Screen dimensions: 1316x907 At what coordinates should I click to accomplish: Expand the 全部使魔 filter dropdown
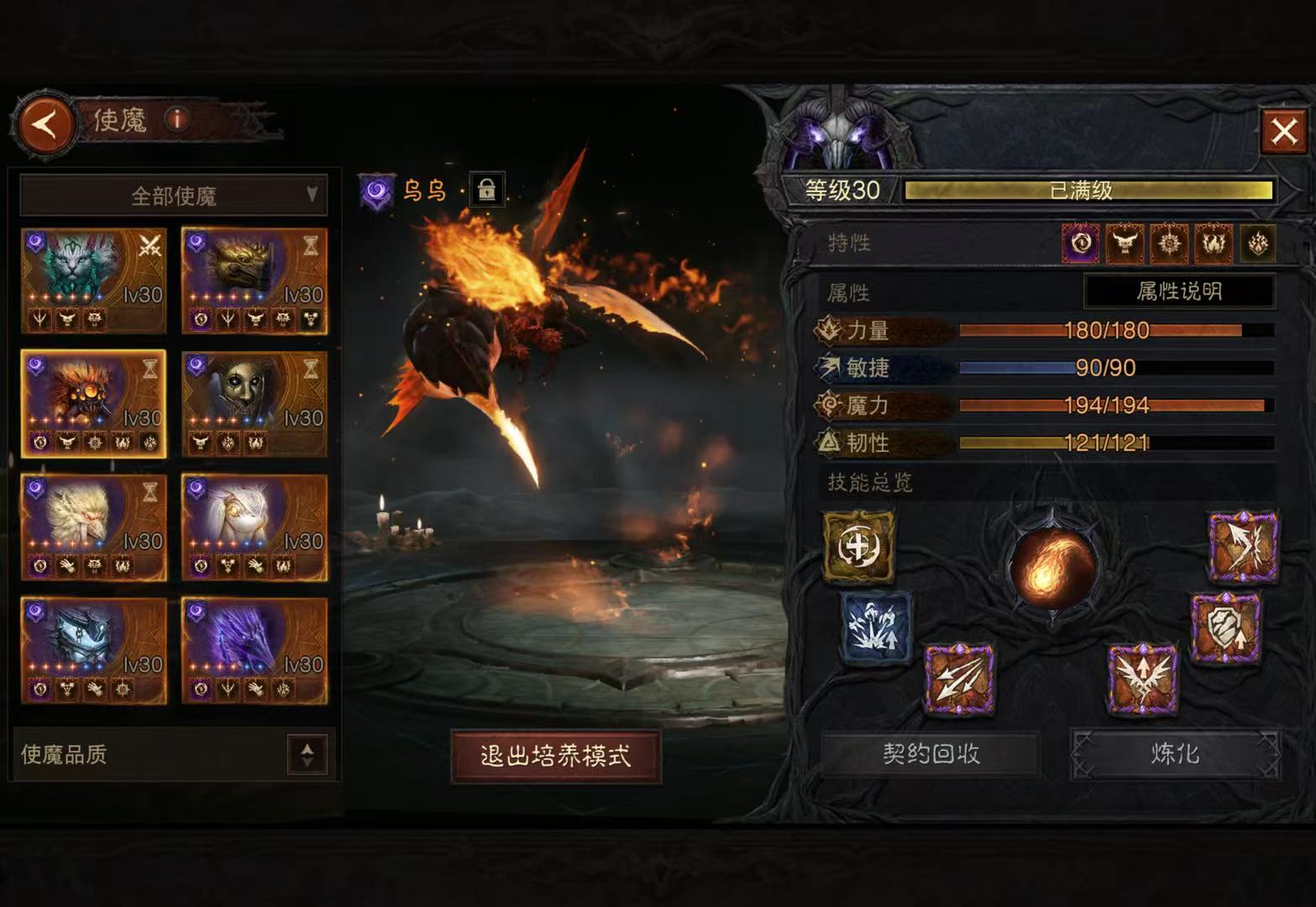tap(173, 196)
